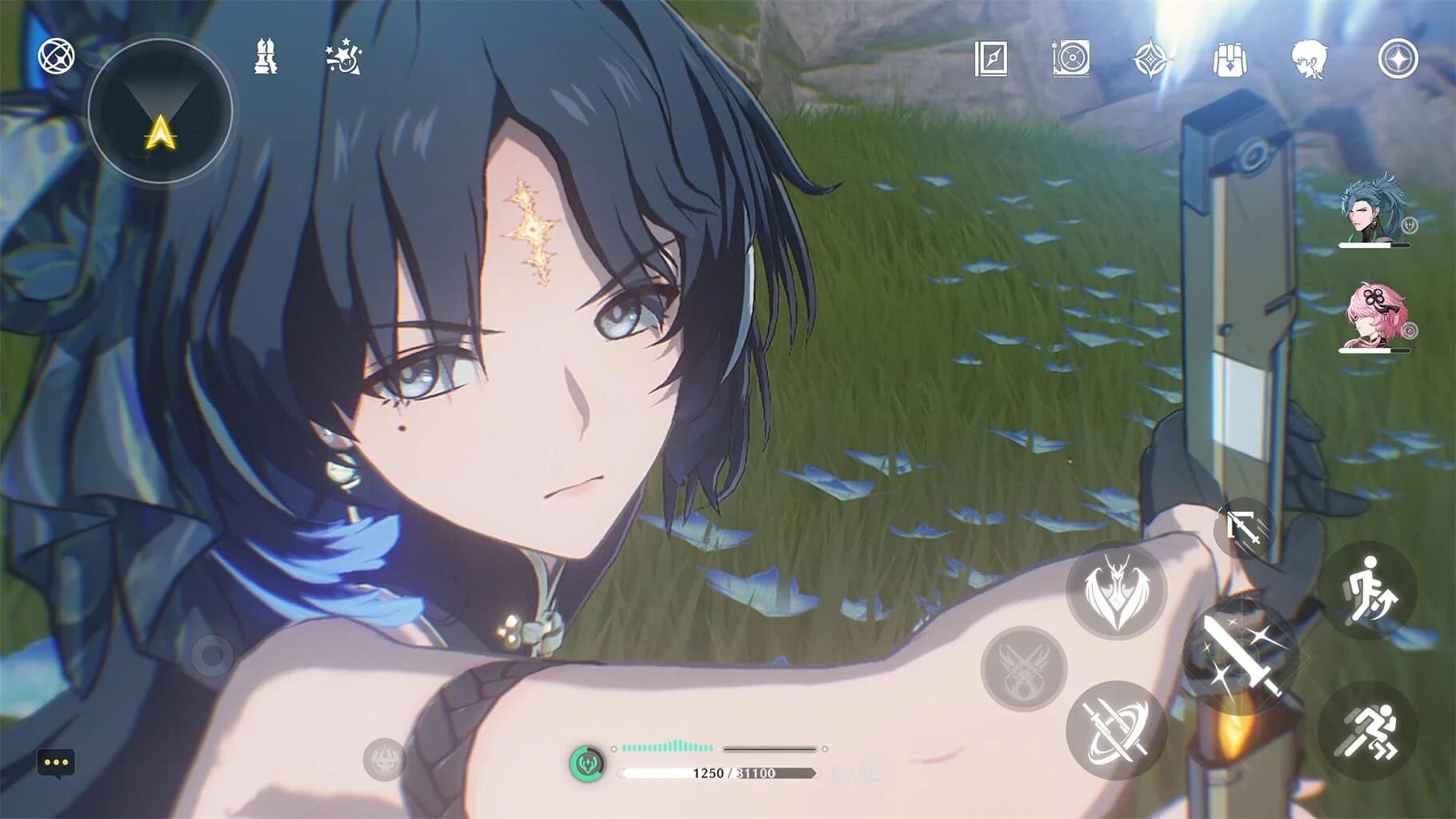Open the turntable events icon

[x=1071, y=56]
